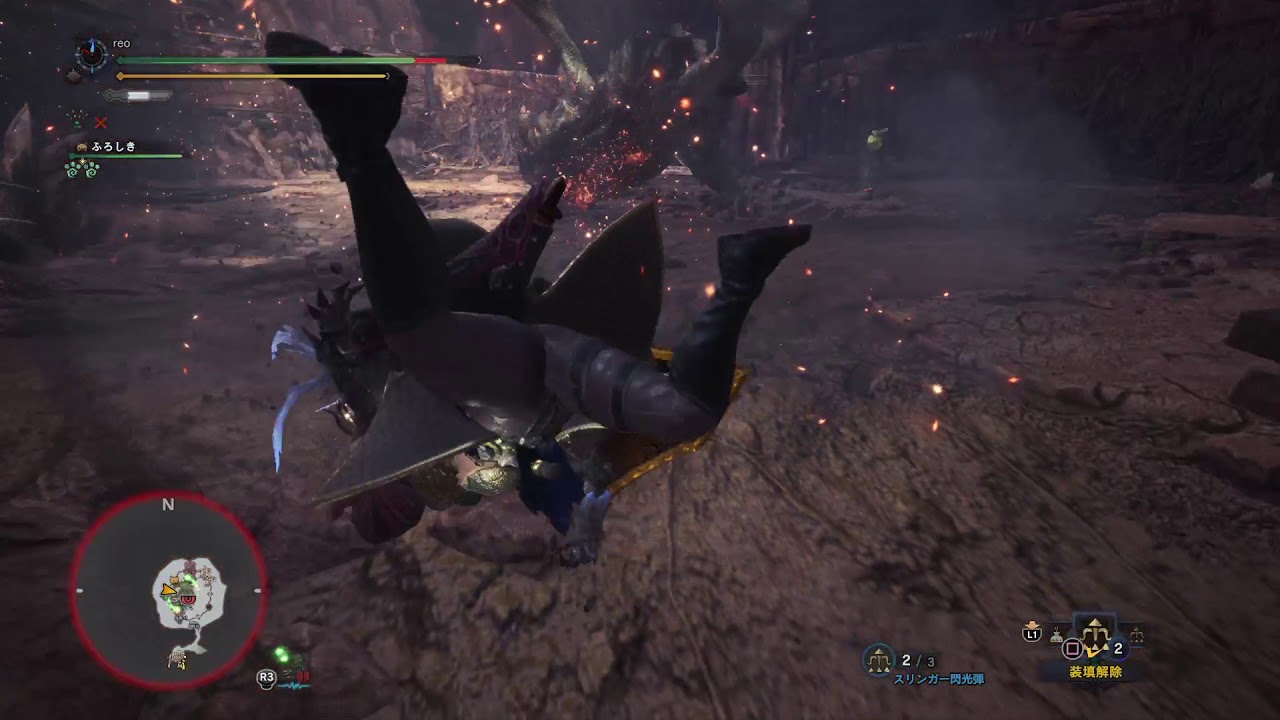Select the Palico ふろしき name tag
Screen dimensions: 1280x720
(112, 146)
